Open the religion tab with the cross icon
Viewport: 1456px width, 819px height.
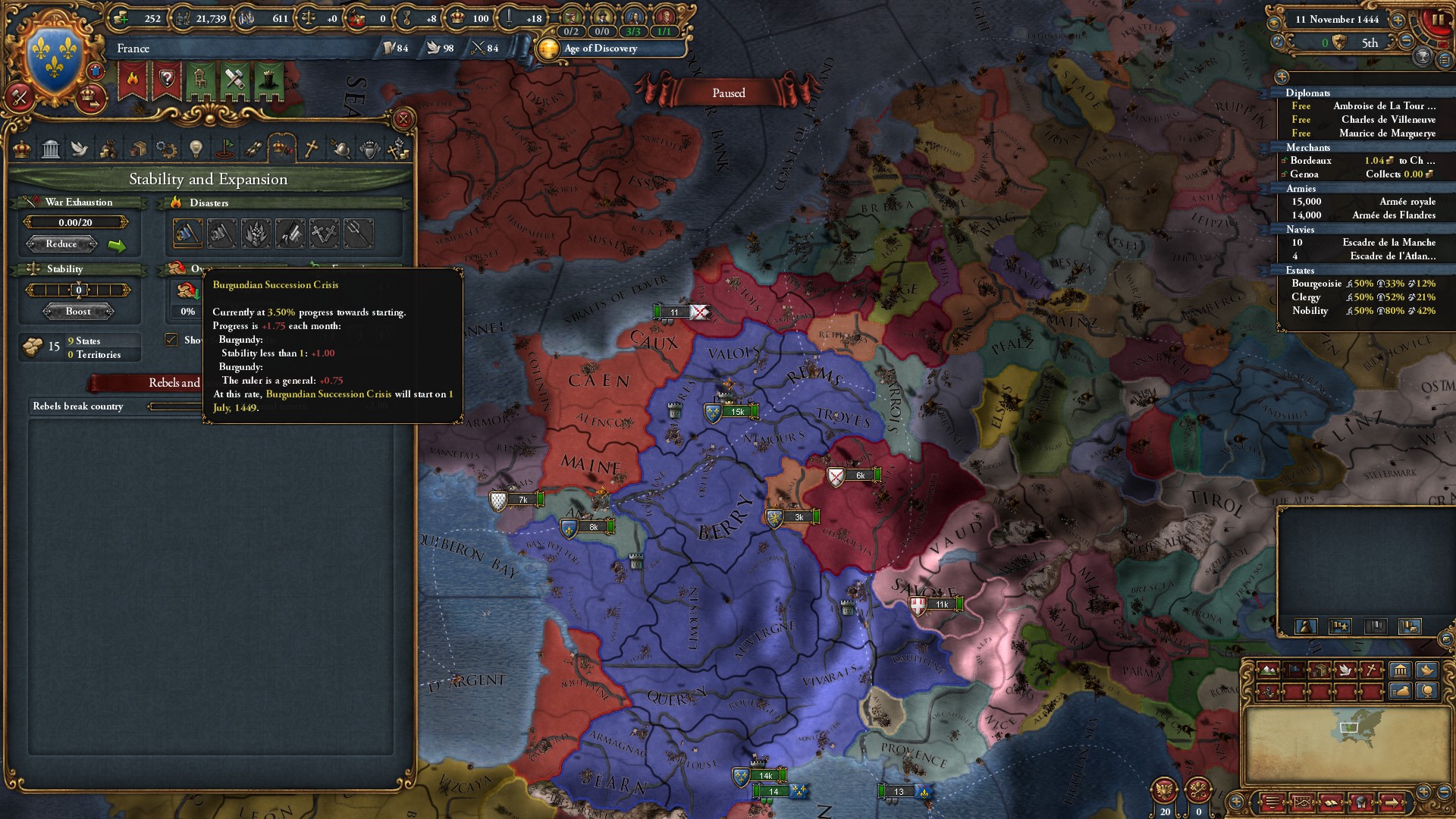(312, 149)
